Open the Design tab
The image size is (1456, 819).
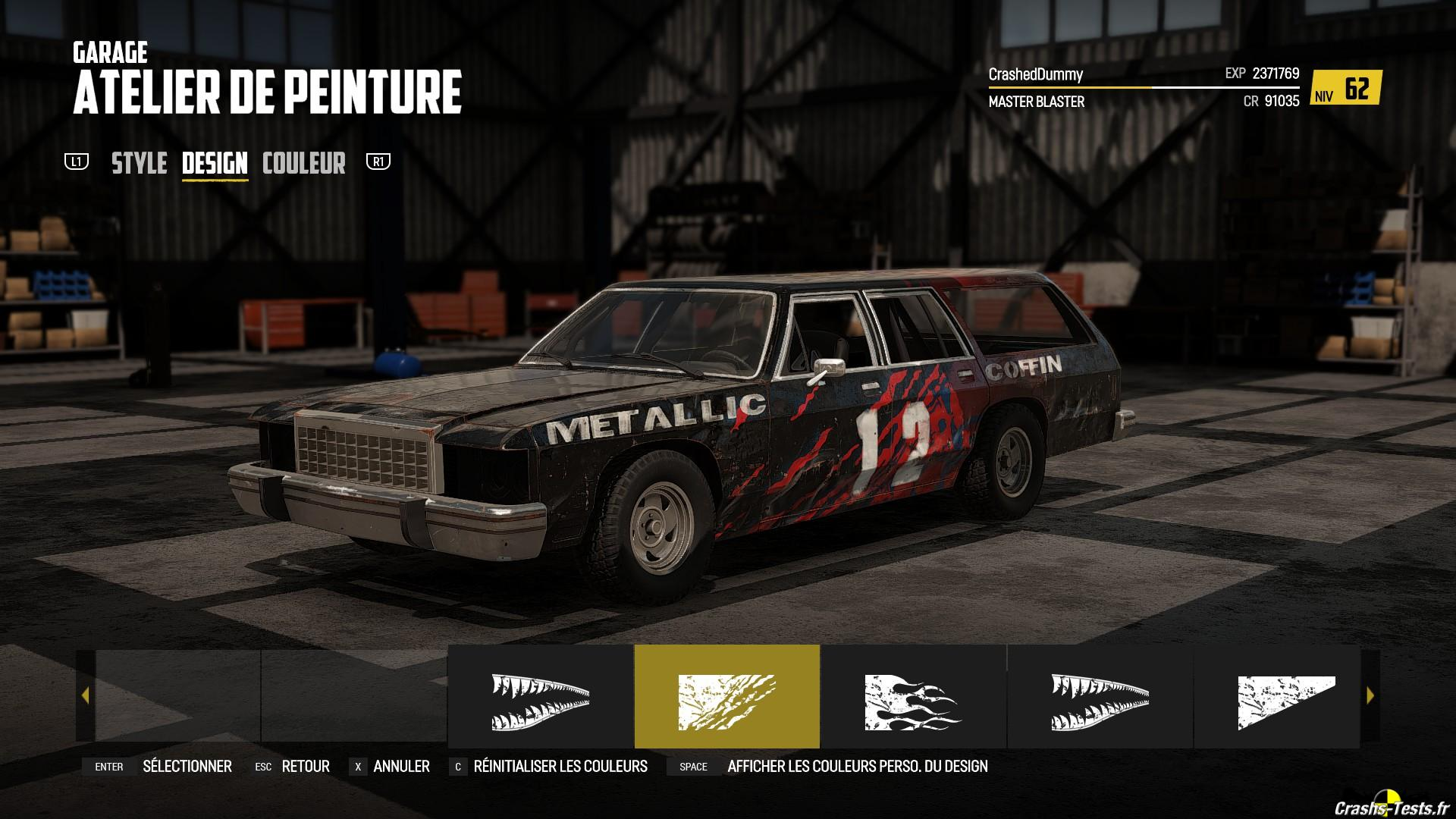215,163
